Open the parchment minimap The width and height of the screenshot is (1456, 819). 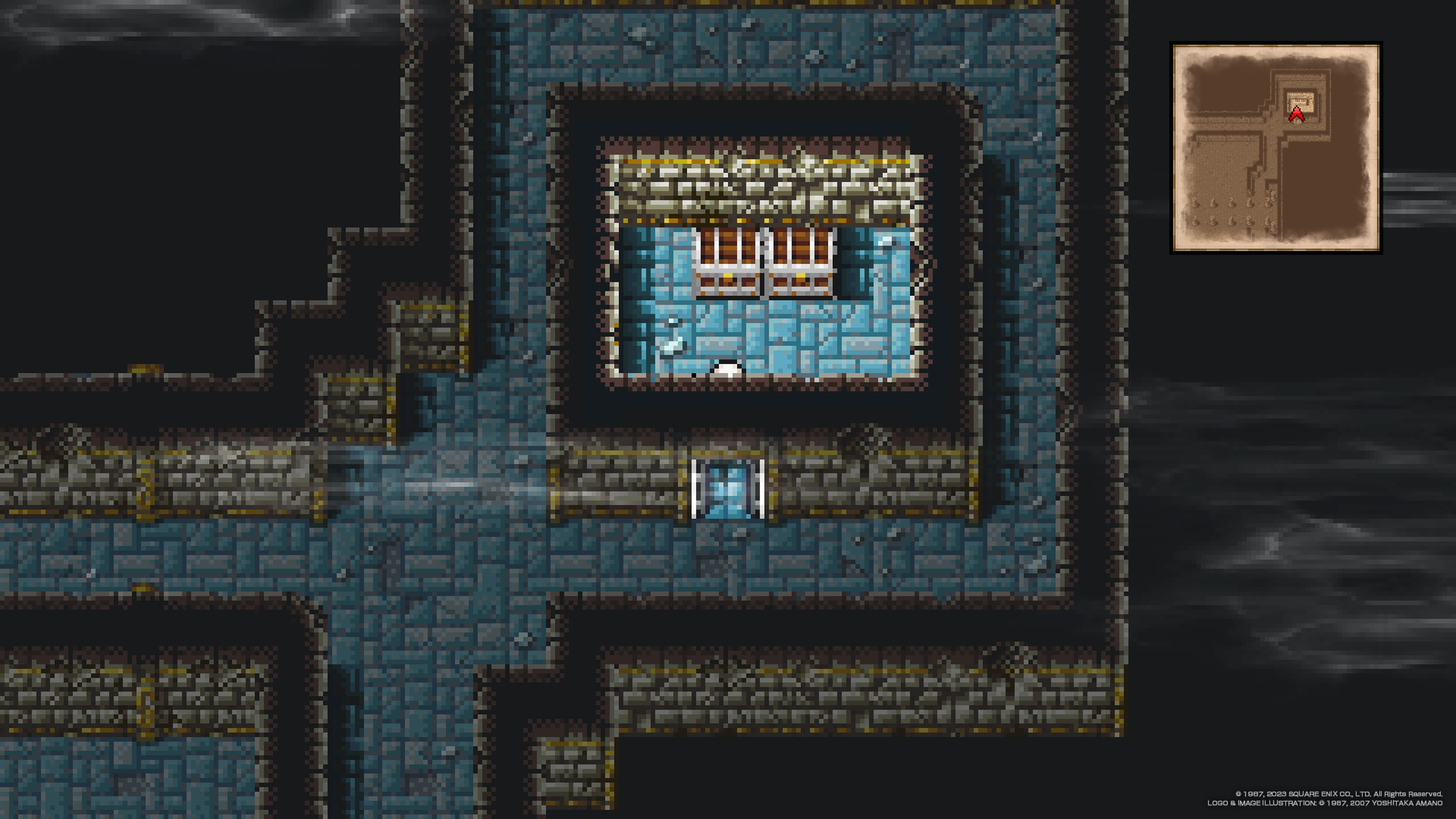(x=1276, y=147)
